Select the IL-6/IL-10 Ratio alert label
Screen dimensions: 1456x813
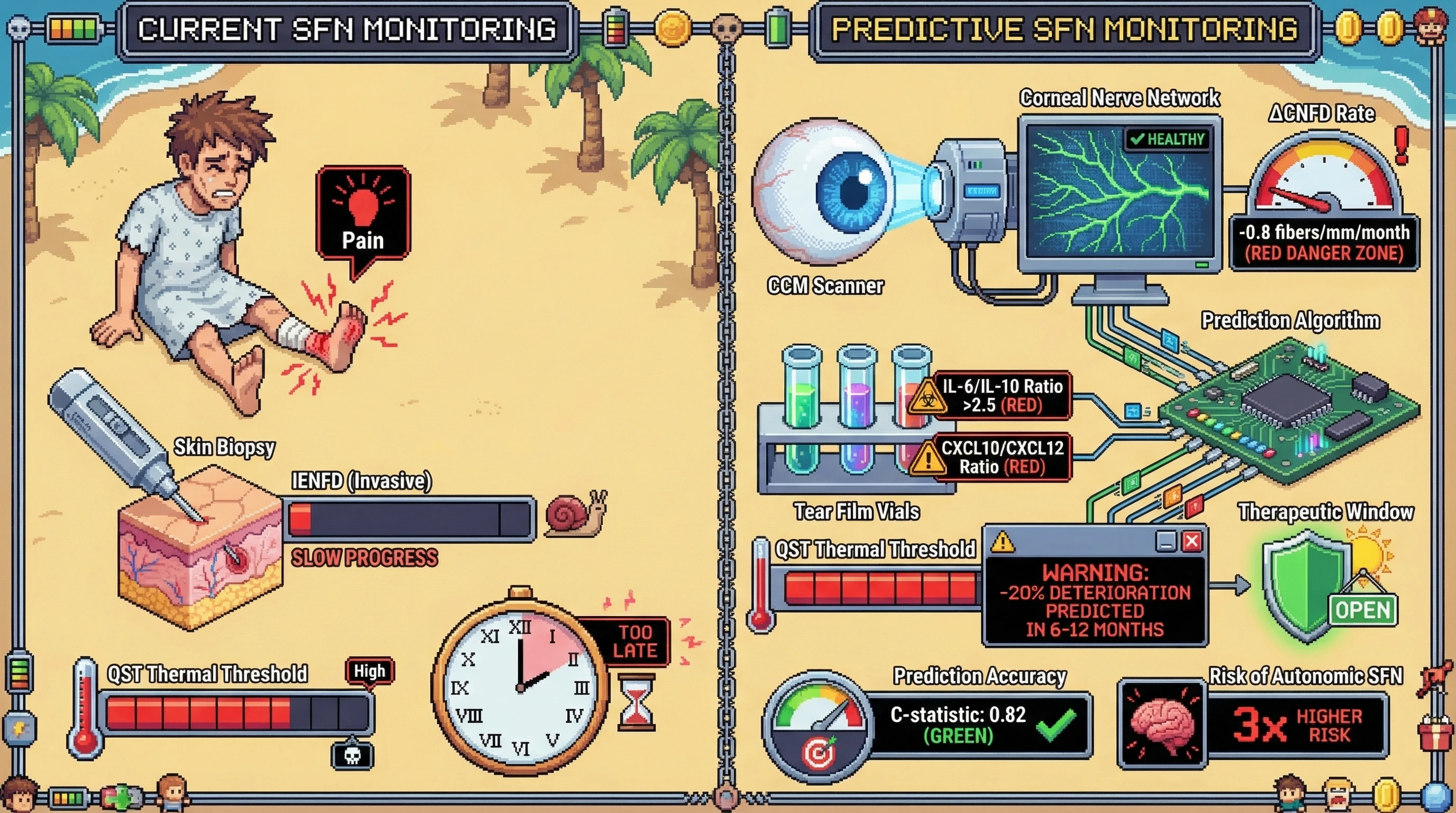1002,396
